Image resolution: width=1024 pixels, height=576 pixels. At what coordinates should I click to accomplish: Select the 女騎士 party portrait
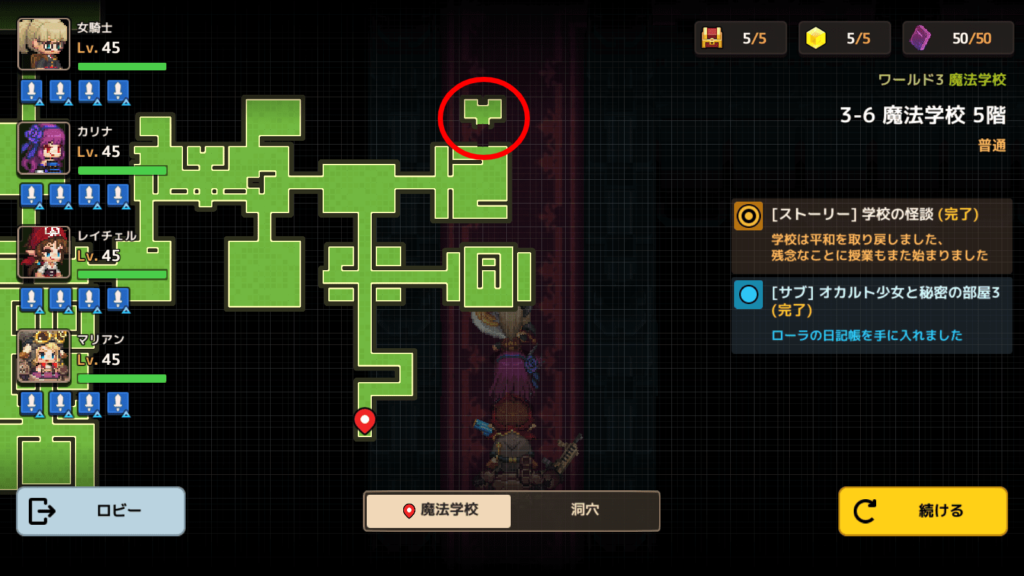pyautogui.click(x=43, y=45)
